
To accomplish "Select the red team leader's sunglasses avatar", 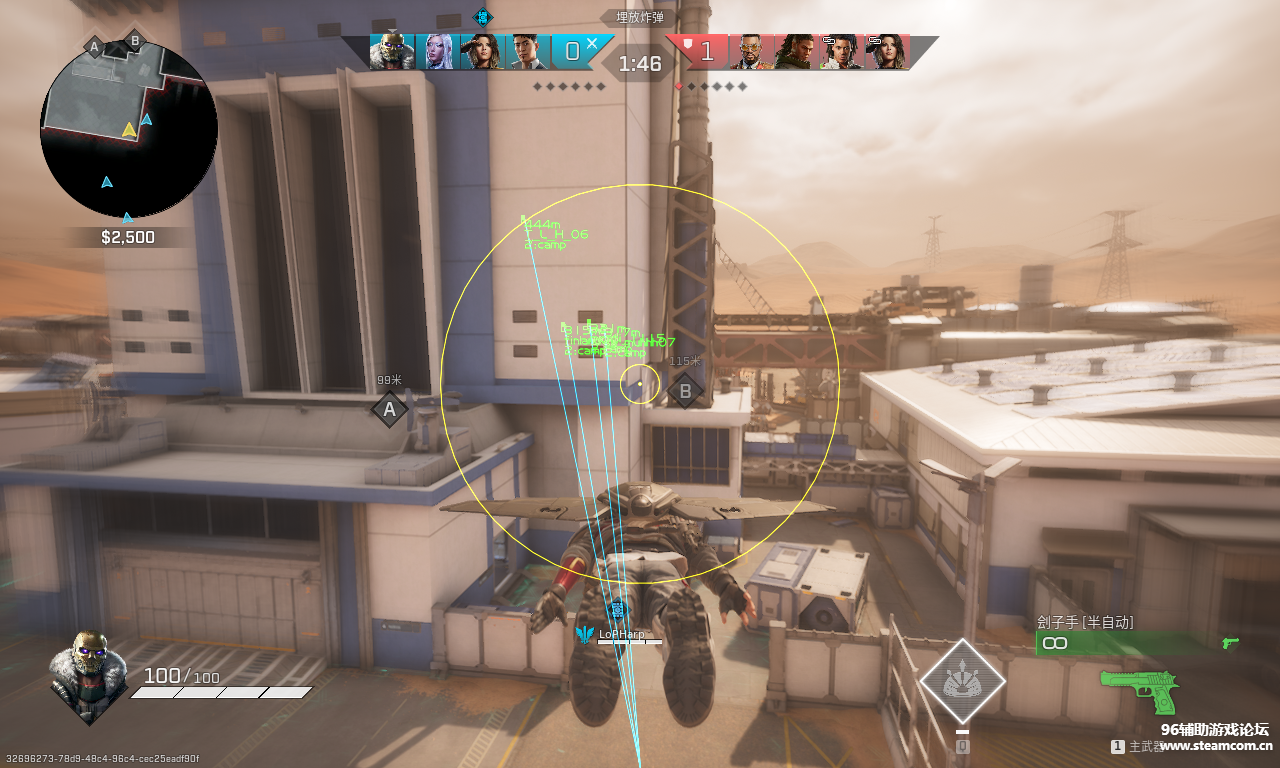I will (753, 50).
